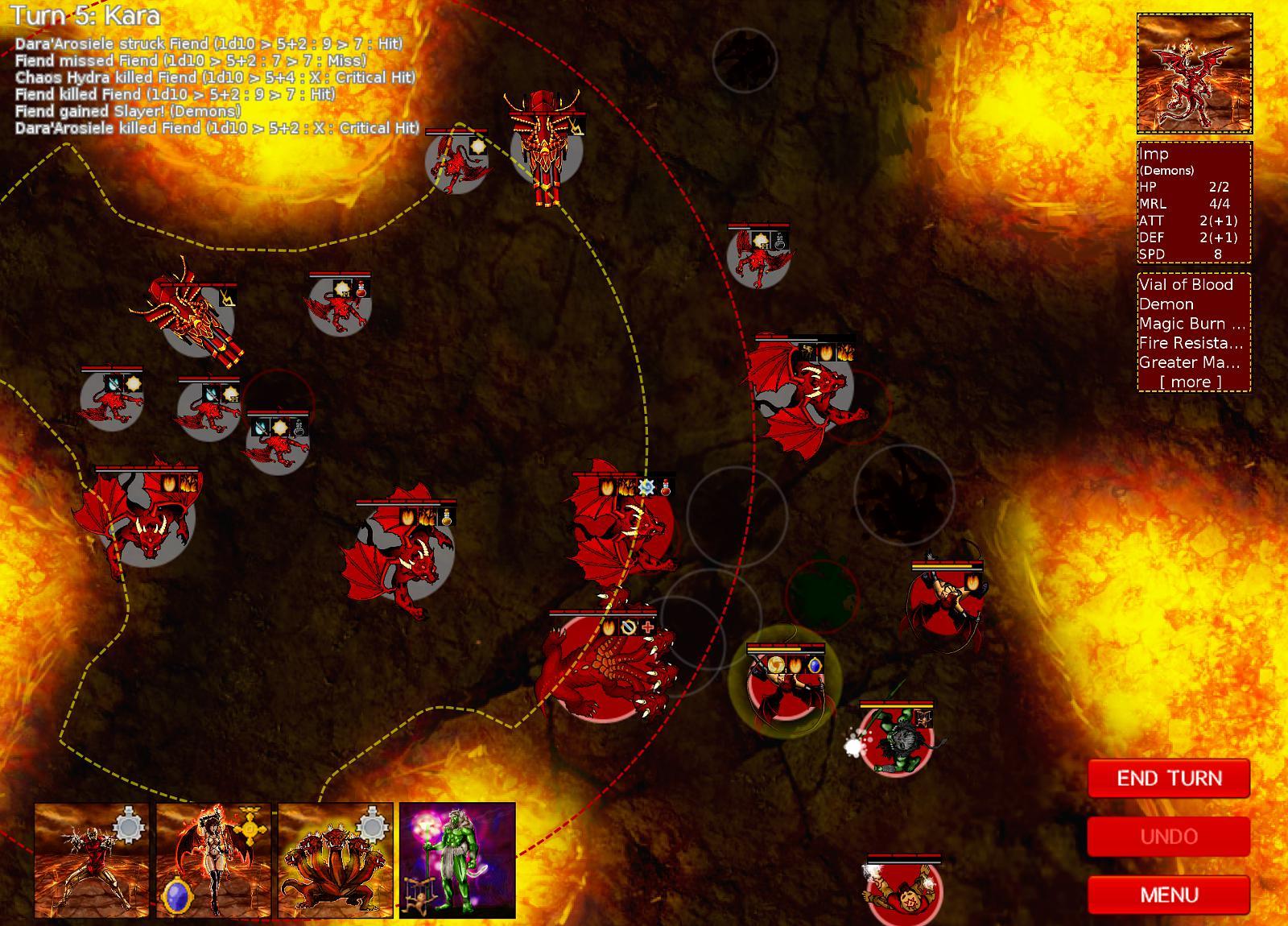Click the UNDO button
Screen dimensions: 1288x926
coord(1169,837)
